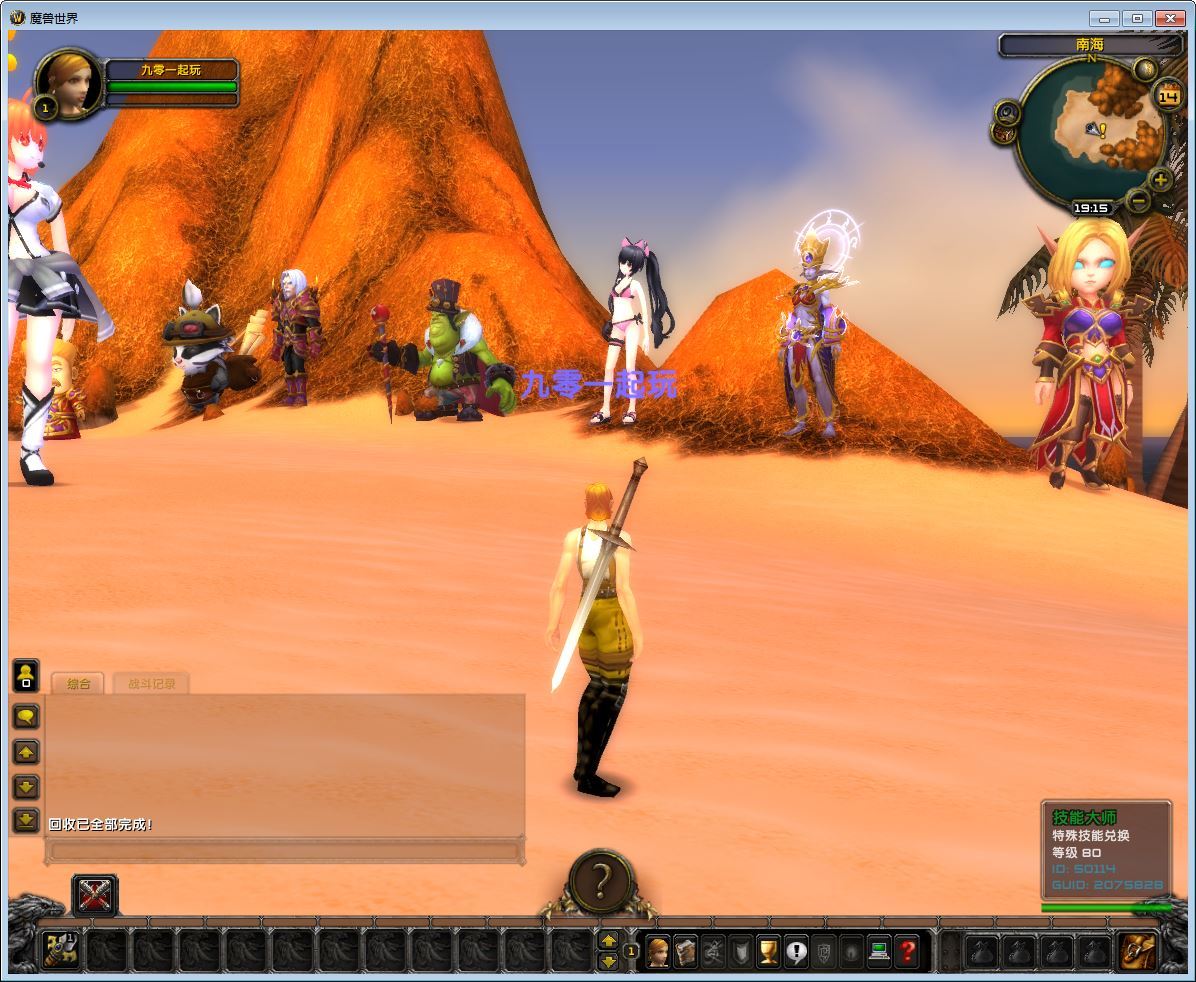
Task: Open the chat menu speech bubble
Action: [x=26, y=716]
